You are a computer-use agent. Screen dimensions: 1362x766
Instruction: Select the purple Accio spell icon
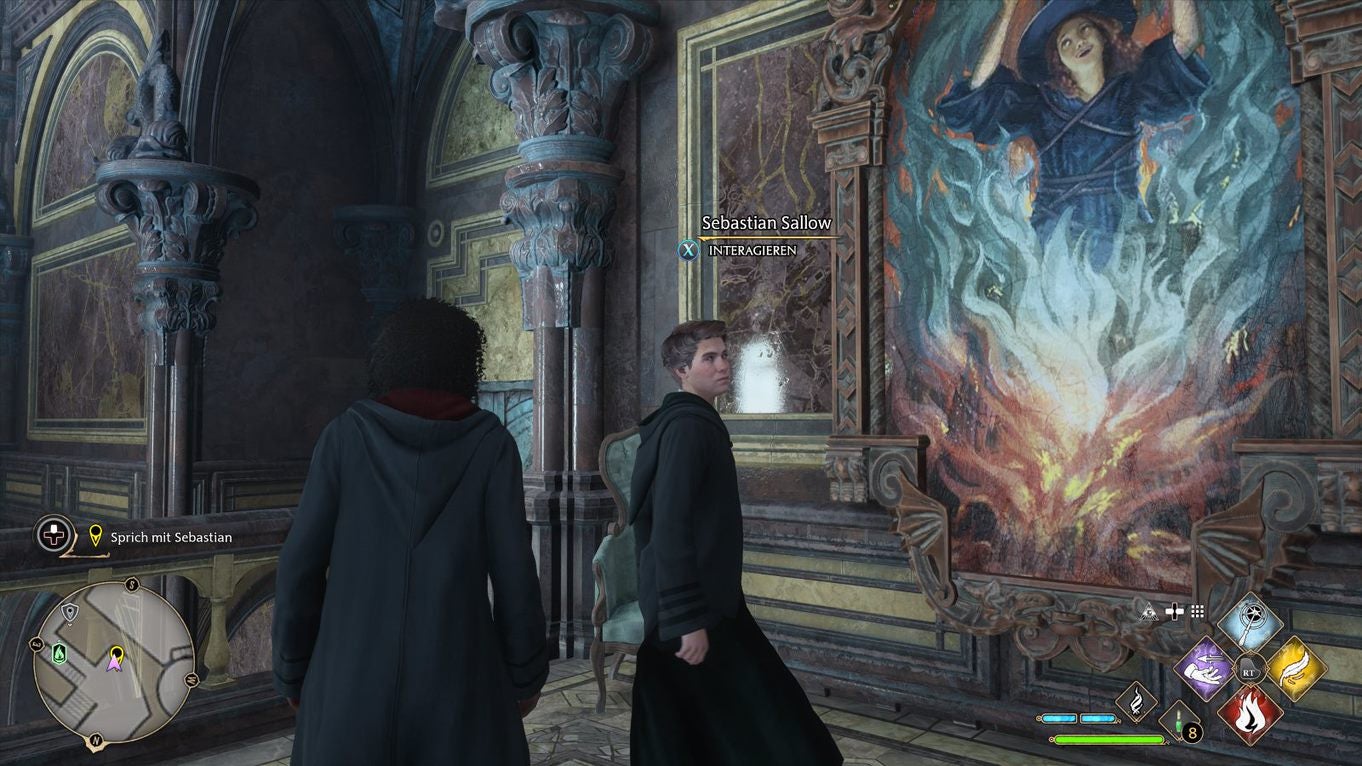point(1204,669)
